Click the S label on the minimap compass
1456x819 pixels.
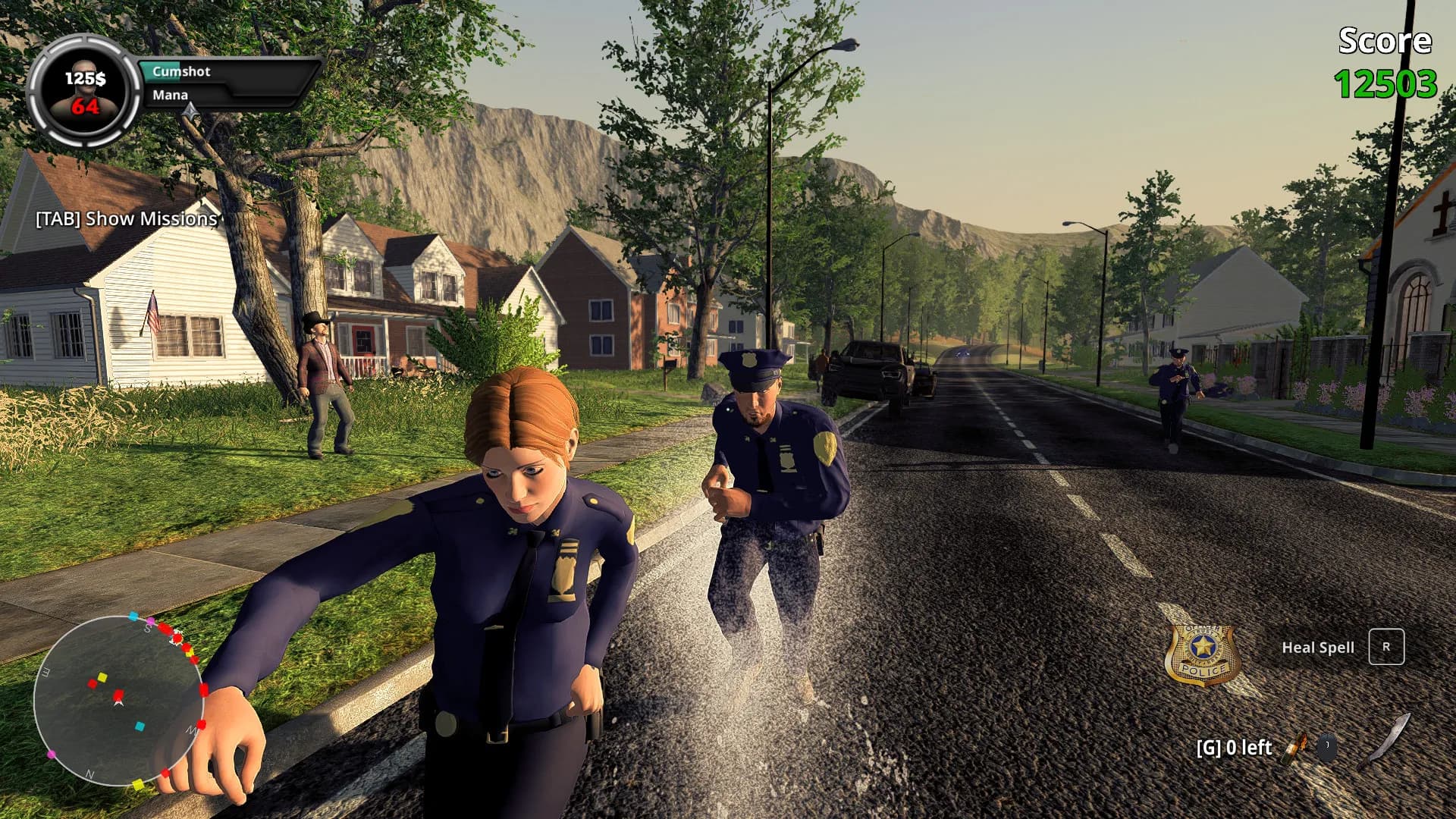pyautogui.click(x=148, y=629)
